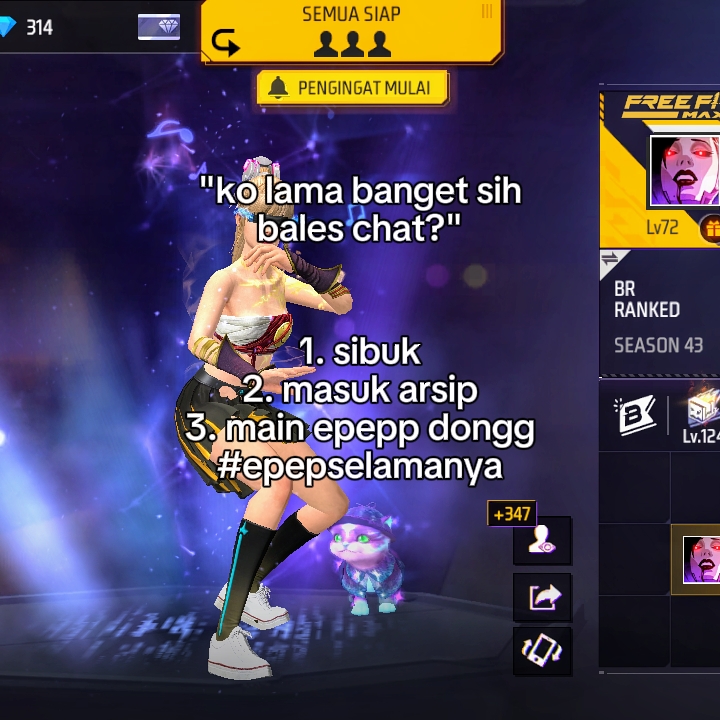720x720 pixels.
Task: Click the Pengingat Mulai reminder button
Action: coord(352,88)
